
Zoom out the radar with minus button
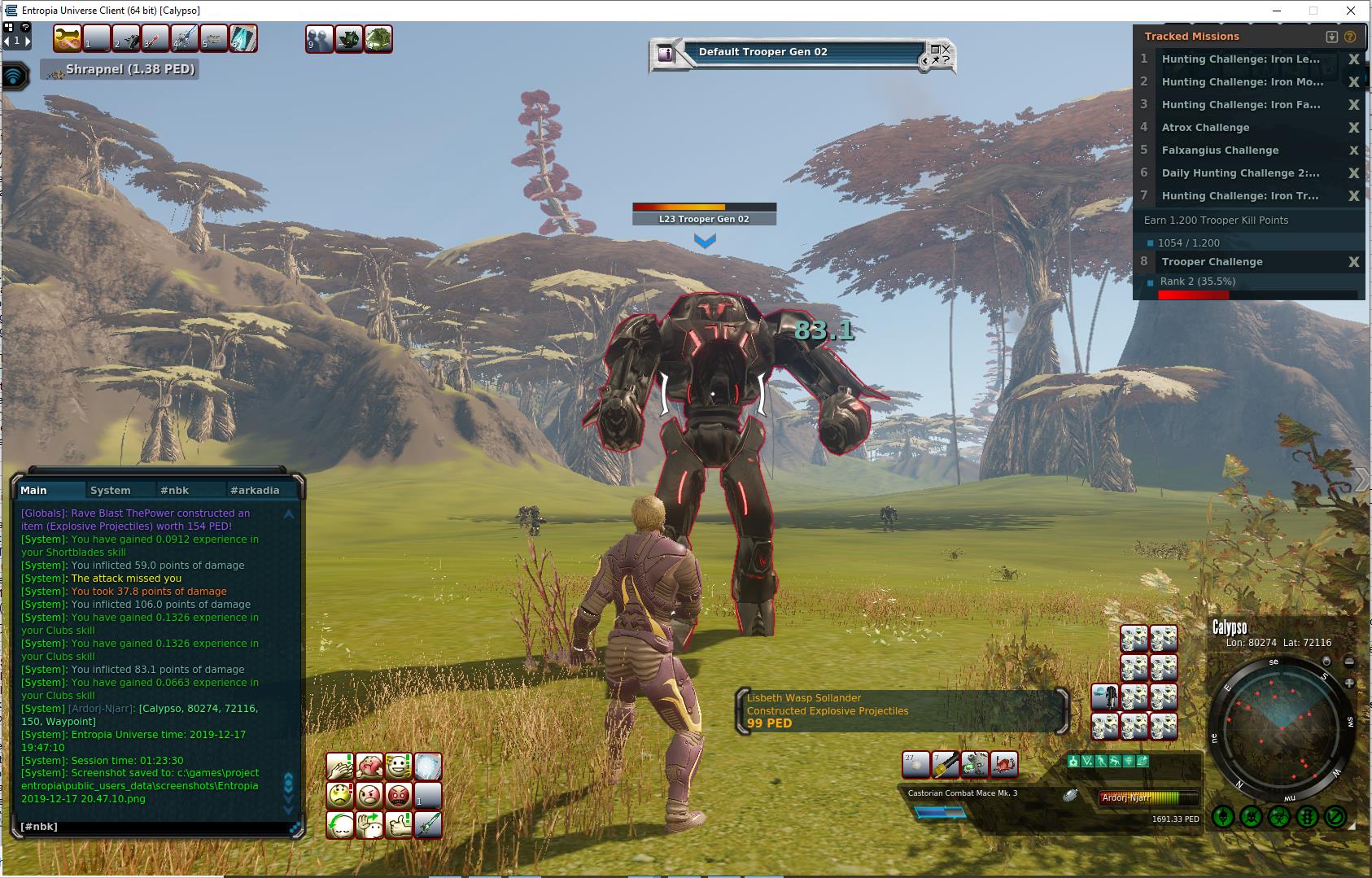(1349, 662)
